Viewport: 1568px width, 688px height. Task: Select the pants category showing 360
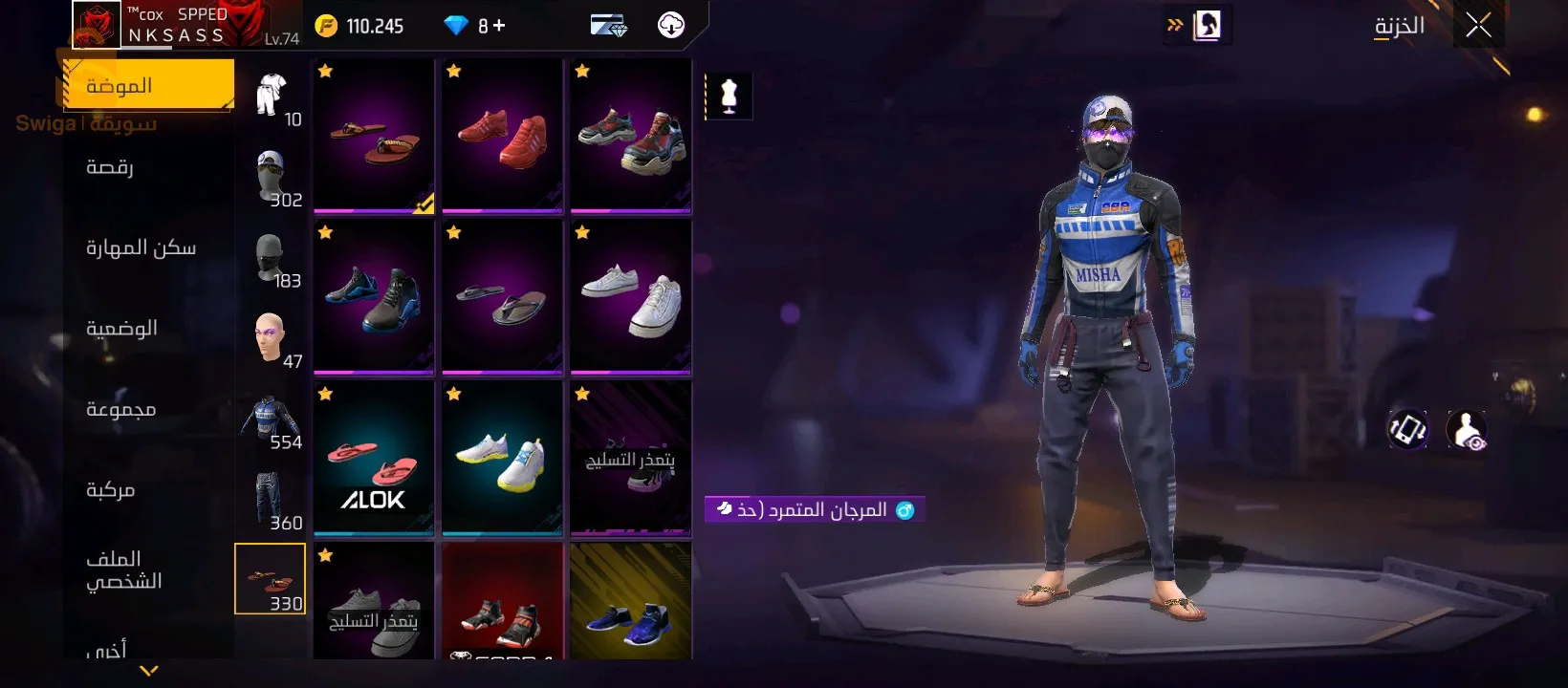(271, 500)
